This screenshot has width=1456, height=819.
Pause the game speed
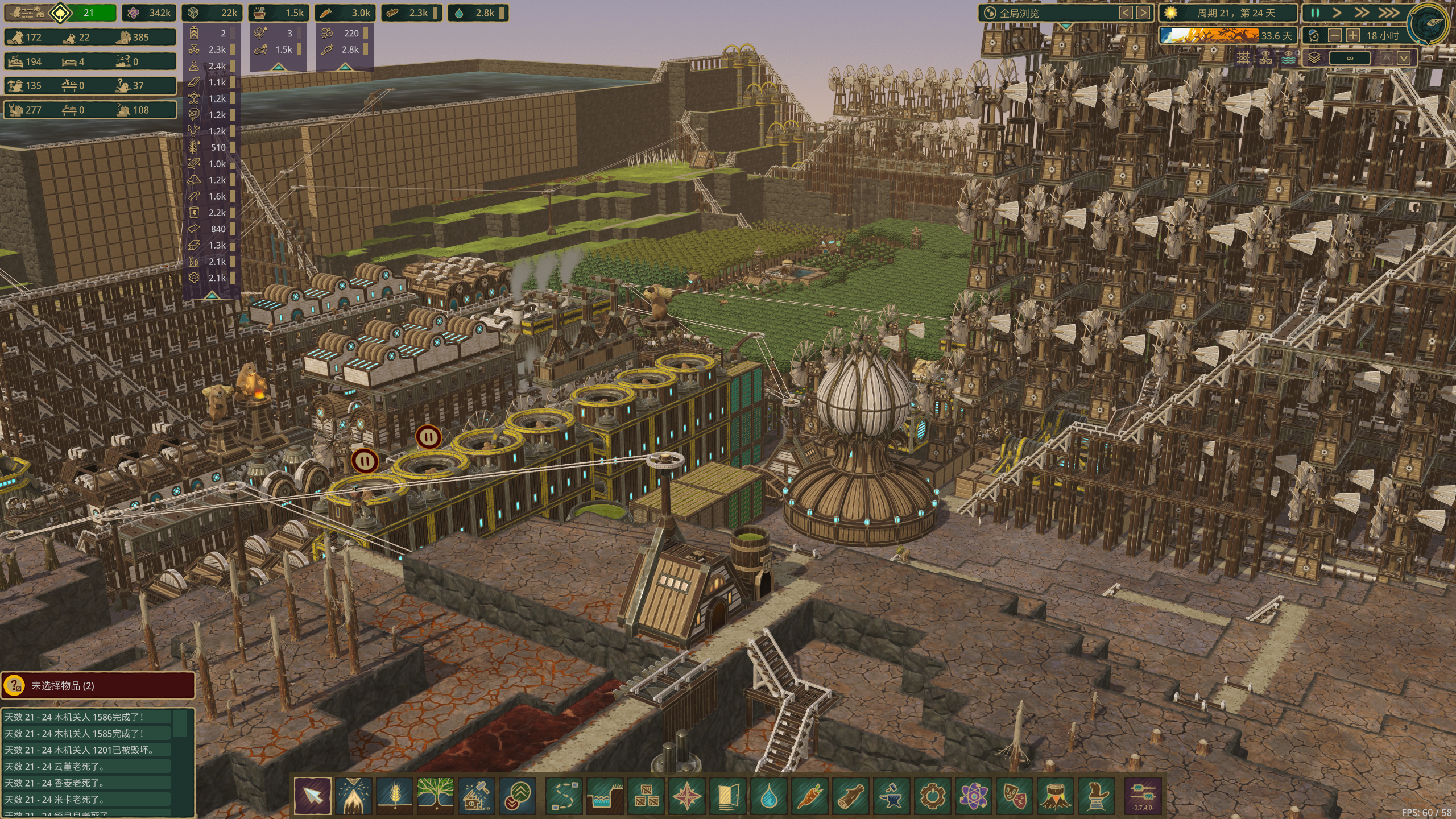1315,13
